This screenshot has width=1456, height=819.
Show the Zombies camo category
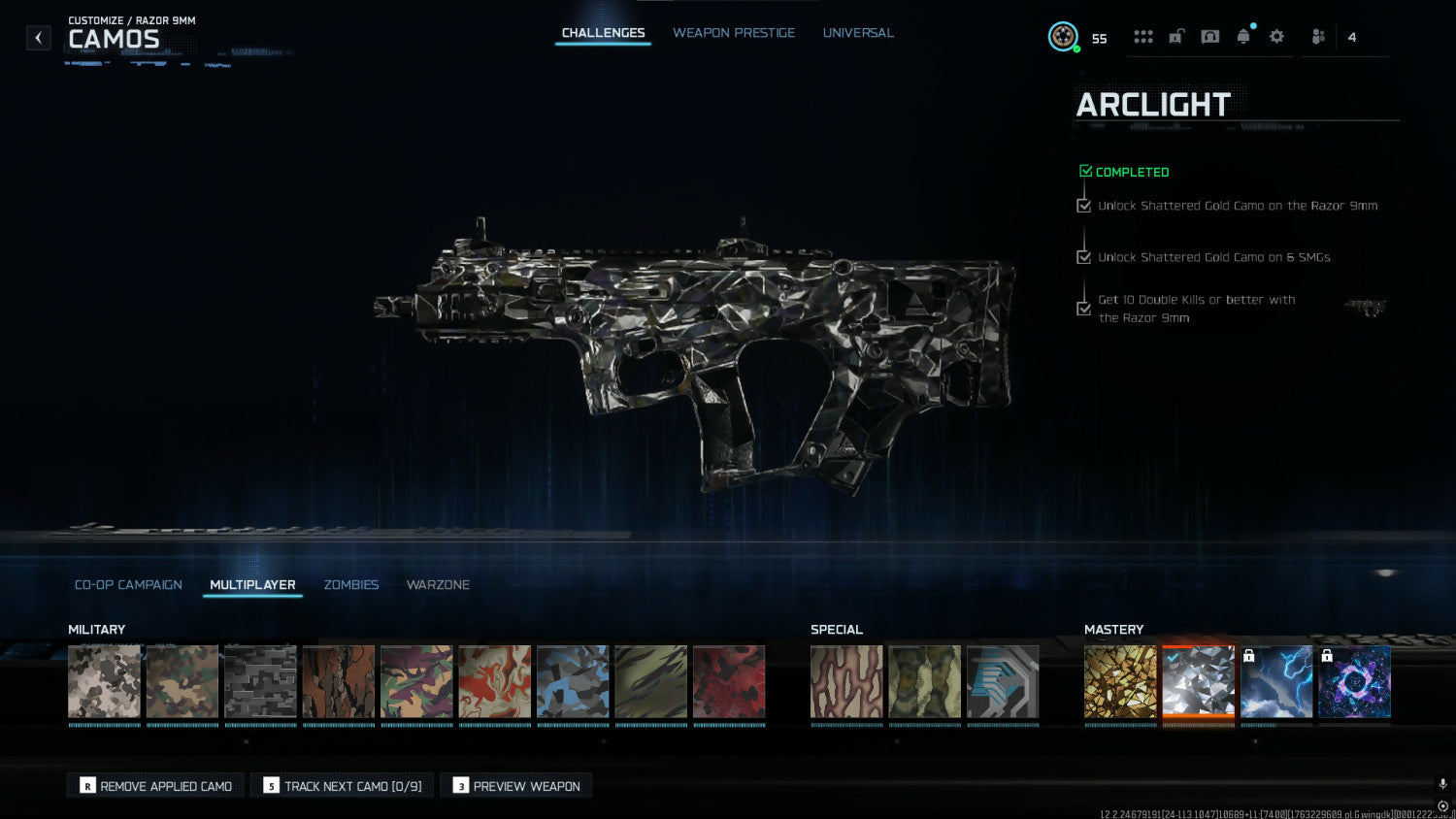(x=350, y=584)
